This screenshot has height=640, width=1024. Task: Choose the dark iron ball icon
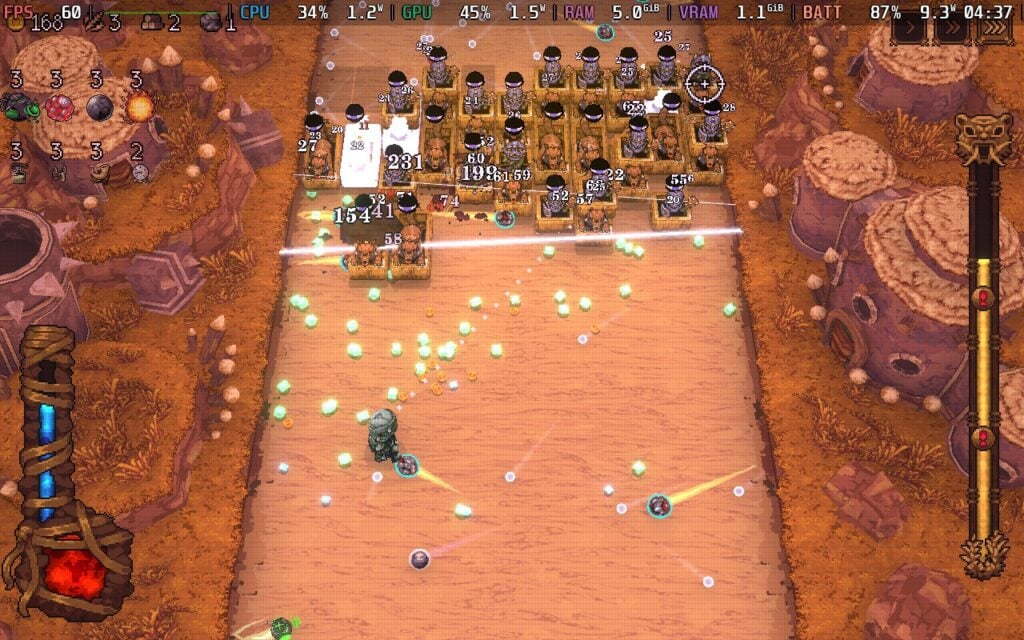(99, 106)
